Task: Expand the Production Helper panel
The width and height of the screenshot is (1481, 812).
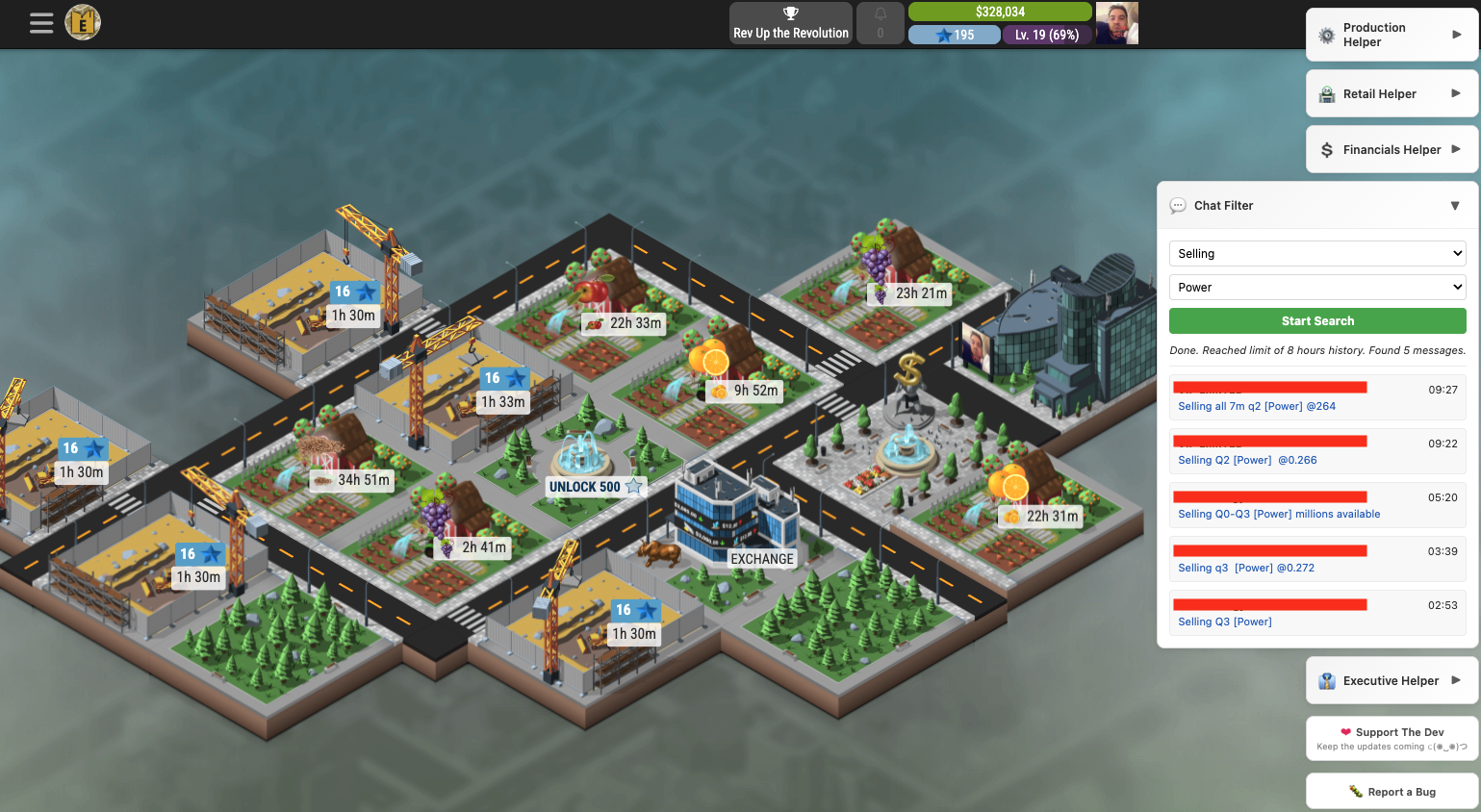Action: tap(1392, 36)
